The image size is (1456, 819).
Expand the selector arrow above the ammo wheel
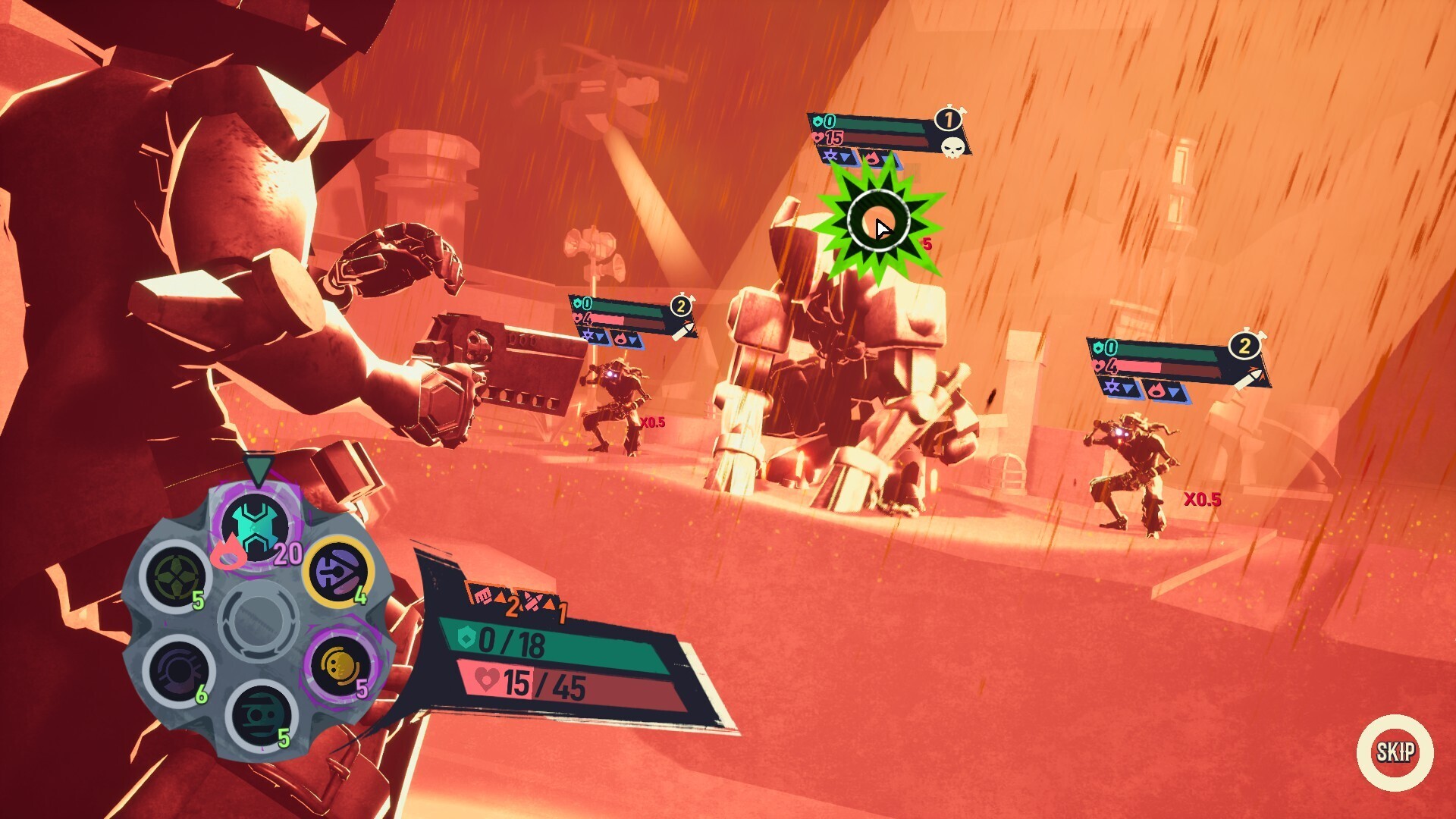pos(259,469)
